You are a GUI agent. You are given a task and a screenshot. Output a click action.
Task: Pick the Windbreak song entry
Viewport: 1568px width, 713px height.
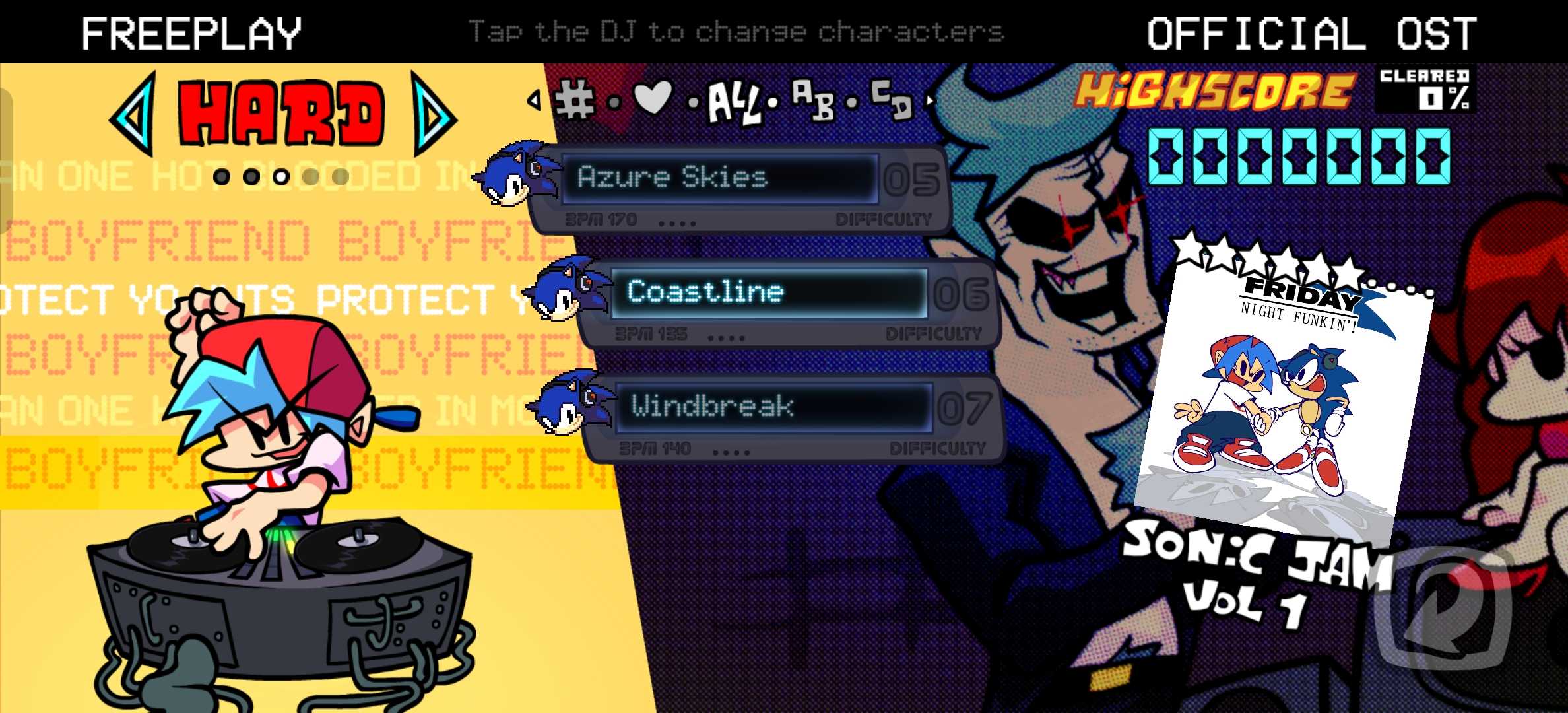tap(772, 407)
